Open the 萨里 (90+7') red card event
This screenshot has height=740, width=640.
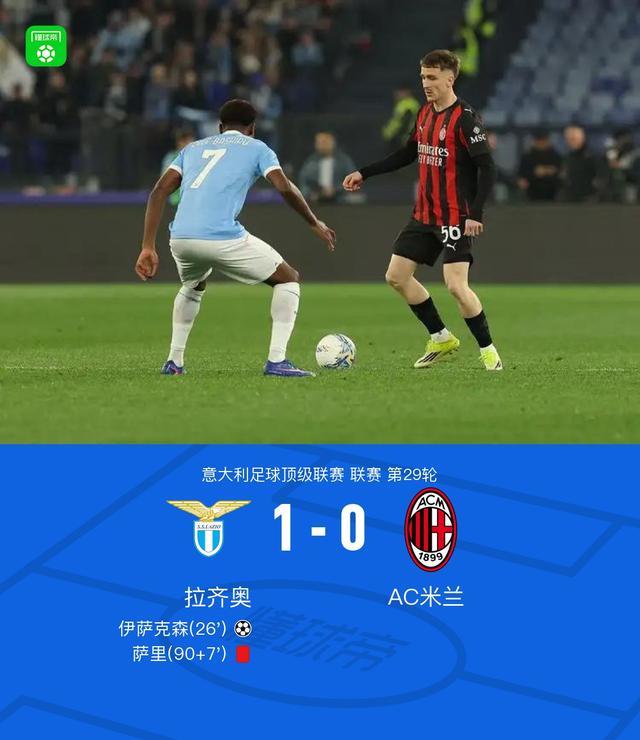190,654
